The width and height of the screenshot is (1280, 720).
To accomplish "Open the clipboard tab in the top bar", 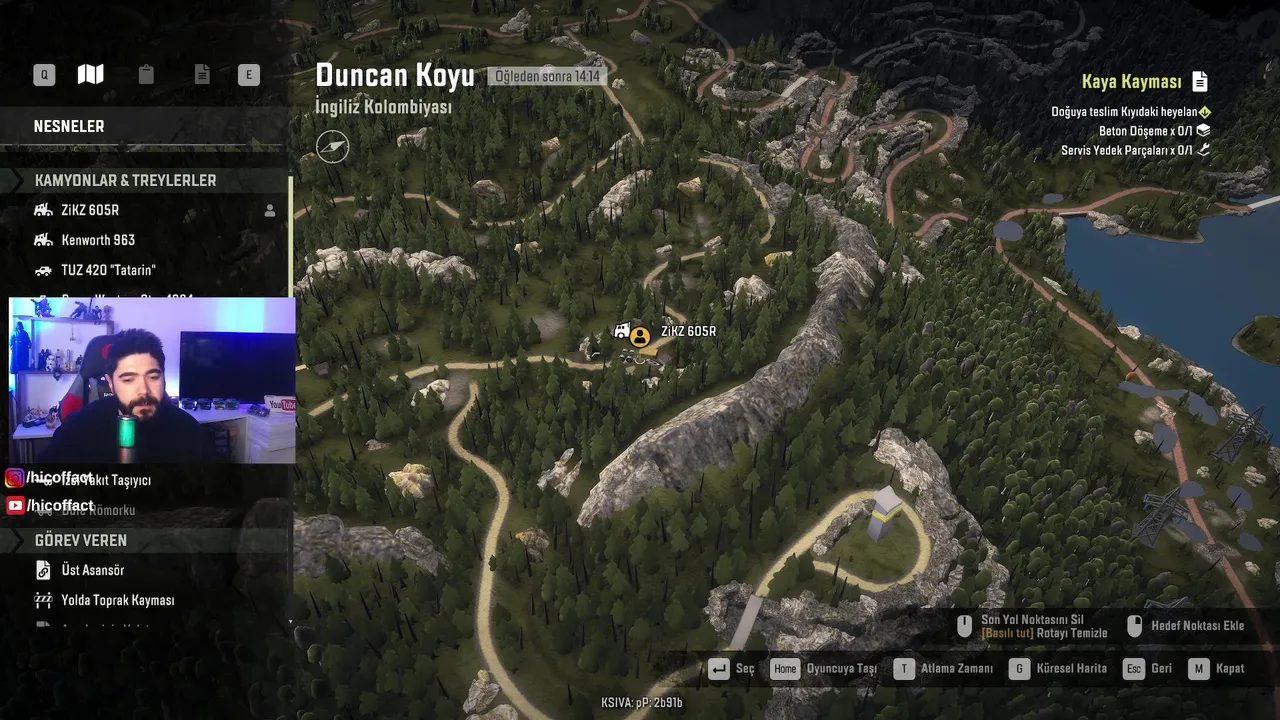I will (x=146, y=75).
